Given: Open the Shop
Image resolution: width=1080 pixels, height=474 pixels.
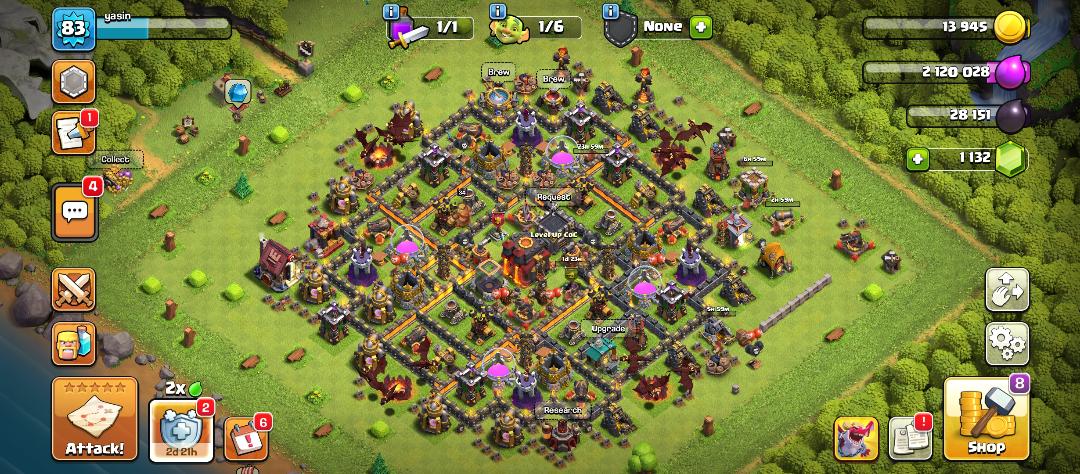Looking at the screenshot, I should 986,420.
